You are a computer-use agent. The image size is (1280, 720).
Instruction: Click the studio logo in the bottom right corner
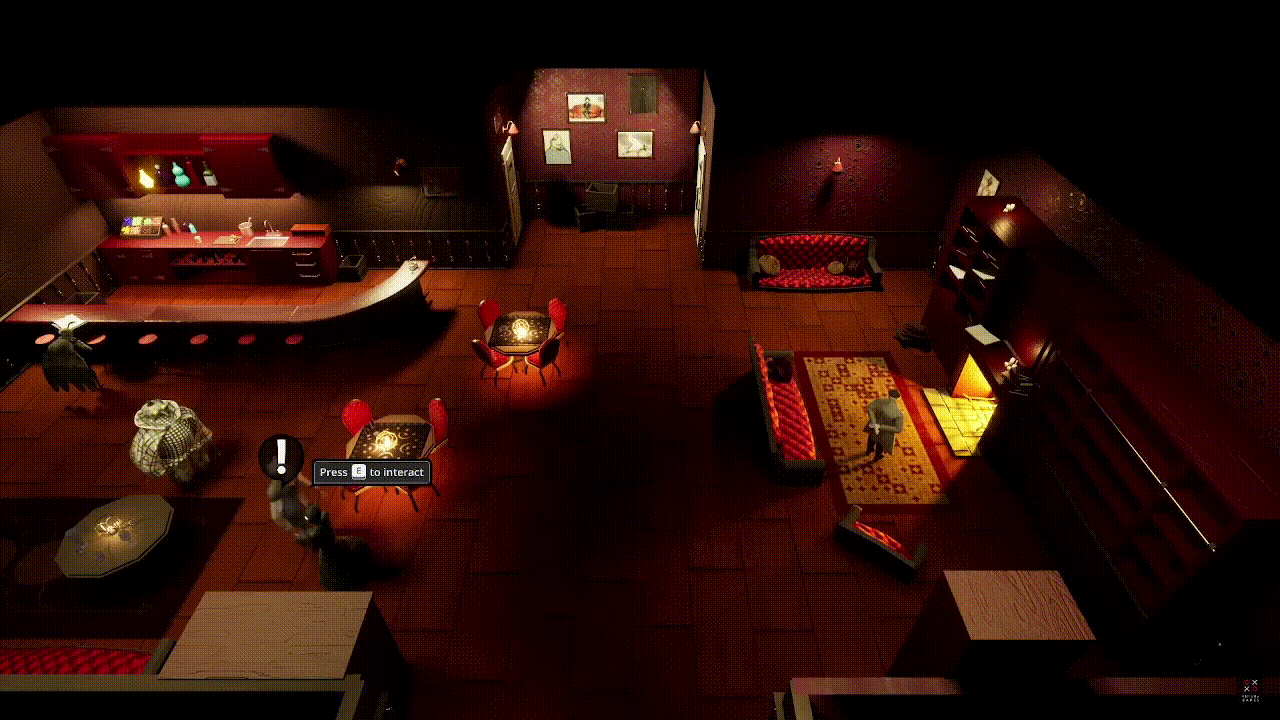1250,690
